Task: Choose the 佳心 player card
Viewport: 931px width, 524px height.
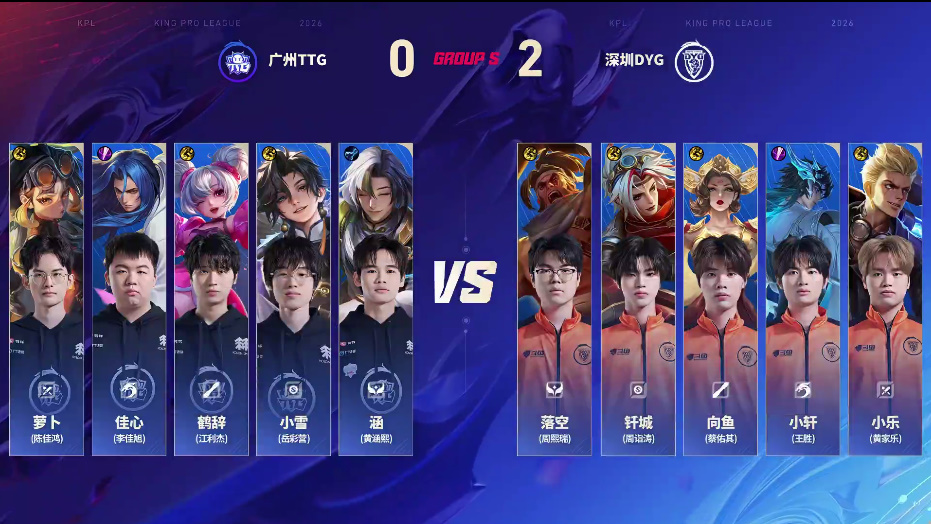Action: coord(129,300)
